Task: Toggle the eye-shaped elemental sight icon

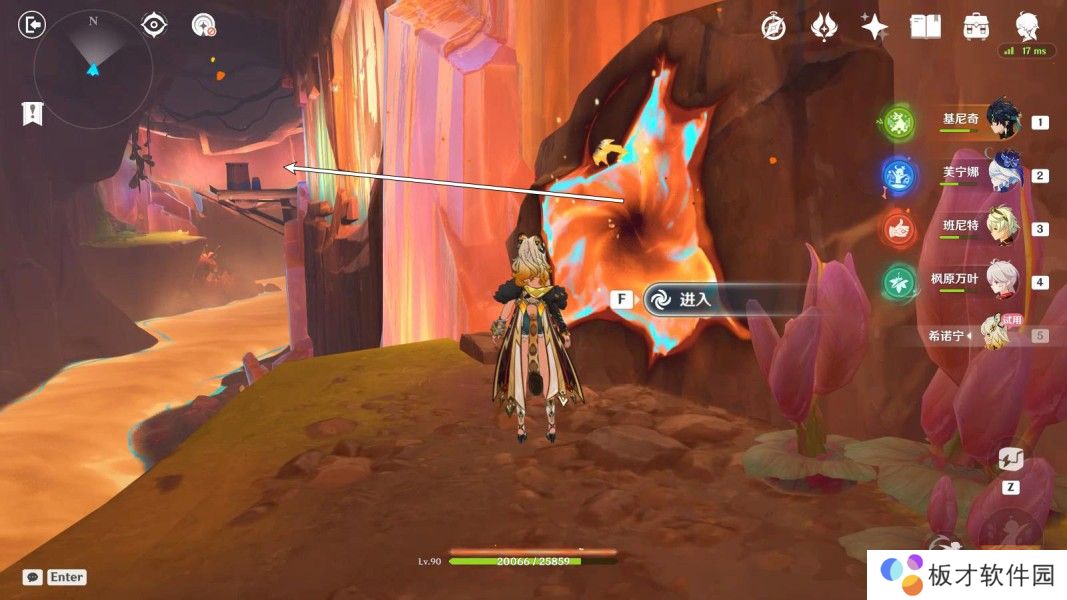Action: [154, 25]
